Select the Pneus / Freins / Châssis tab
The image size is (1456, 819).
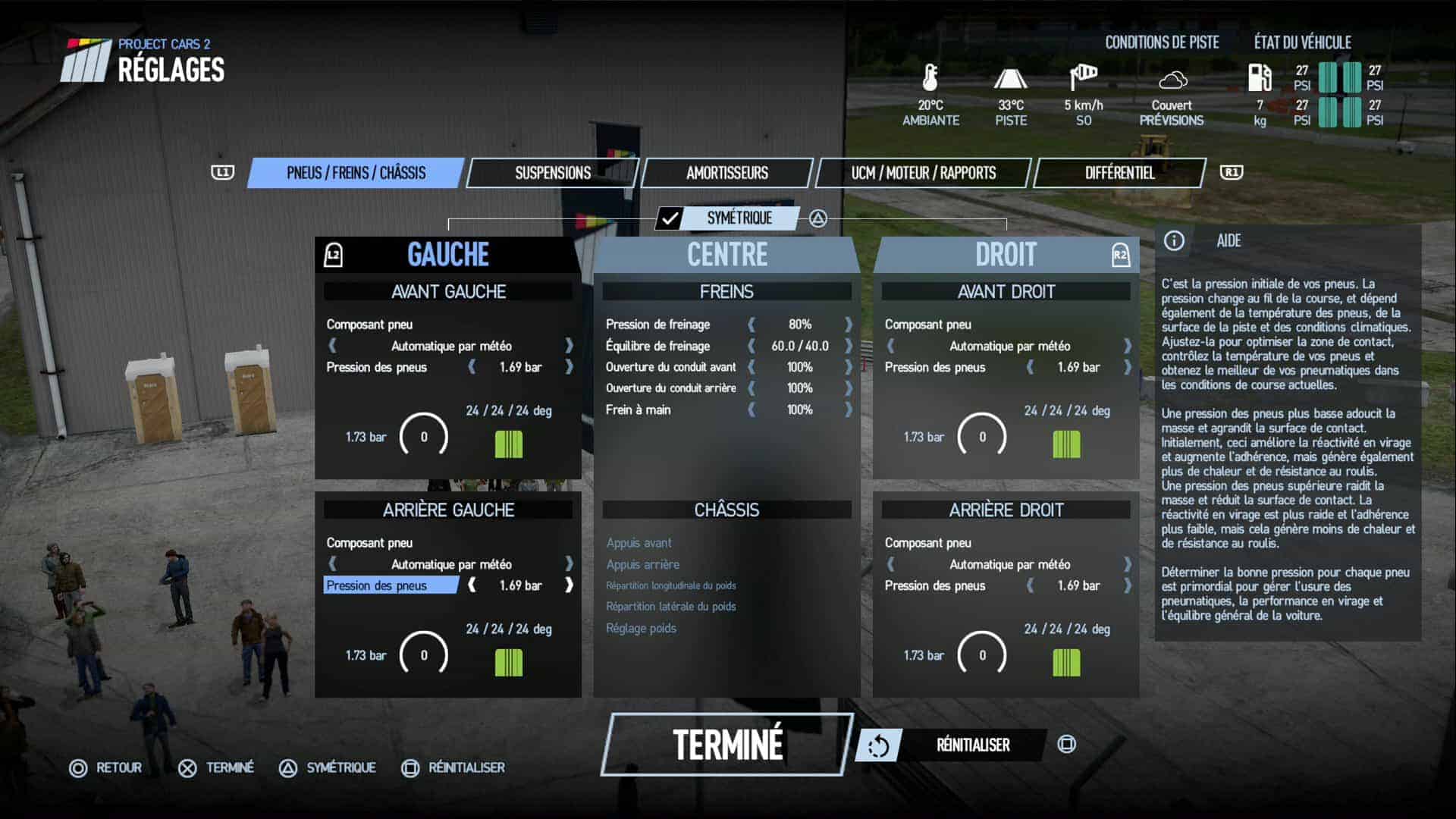tap(356, 173)
